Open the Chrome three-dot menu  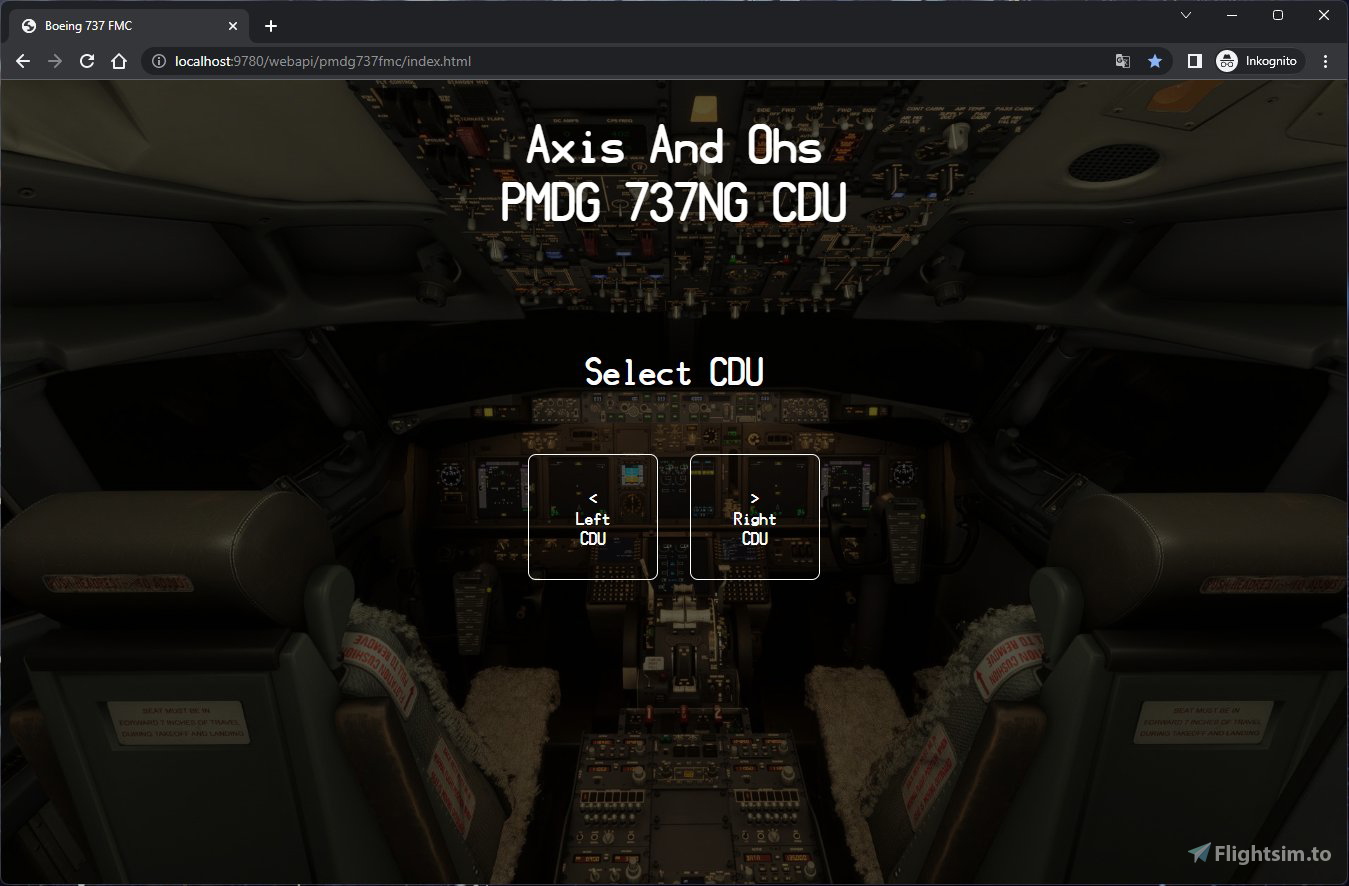[1326, 61]
